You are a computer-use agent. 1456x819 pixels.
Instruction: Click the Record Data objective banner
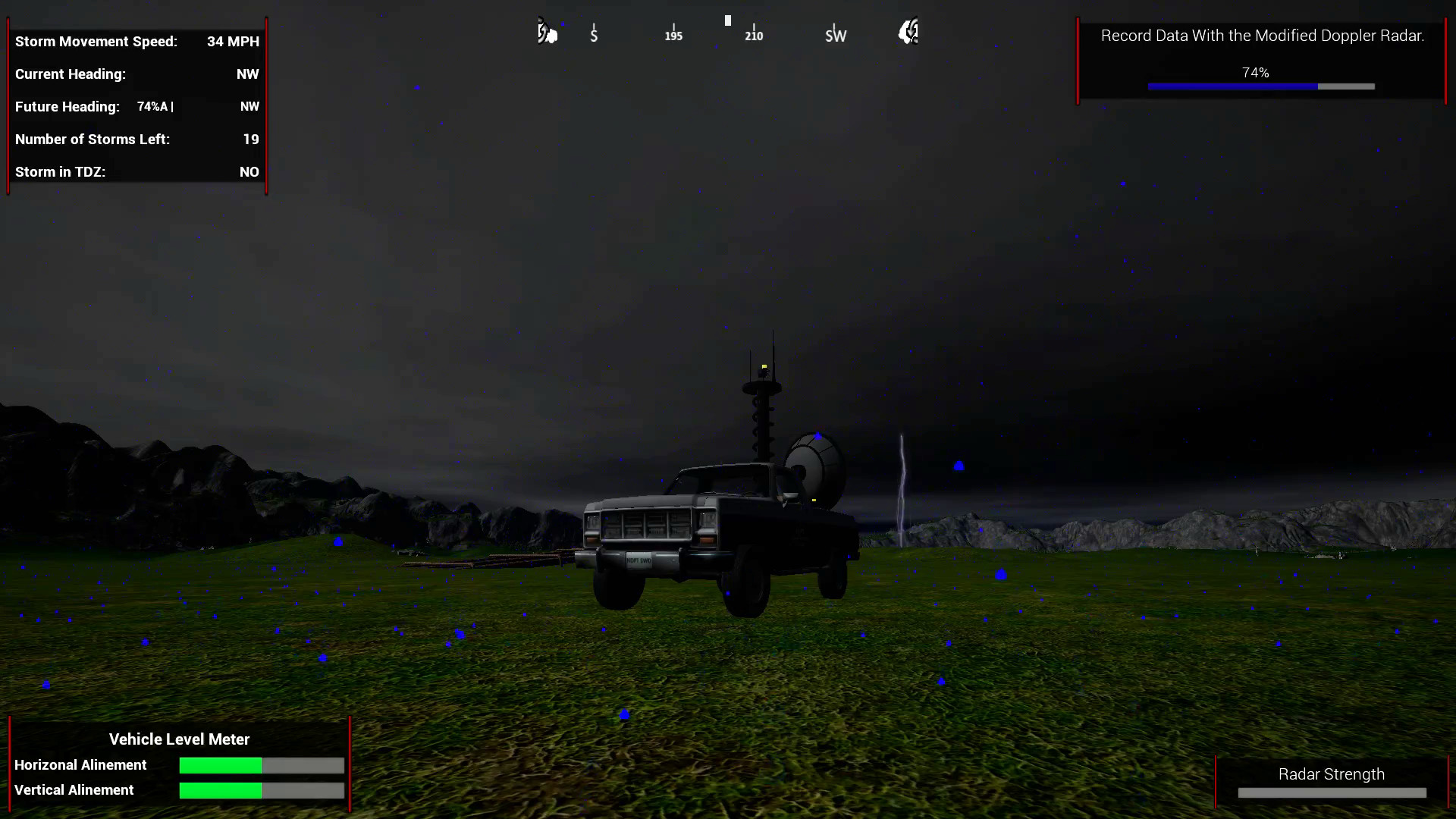[x=1262, y=36]
